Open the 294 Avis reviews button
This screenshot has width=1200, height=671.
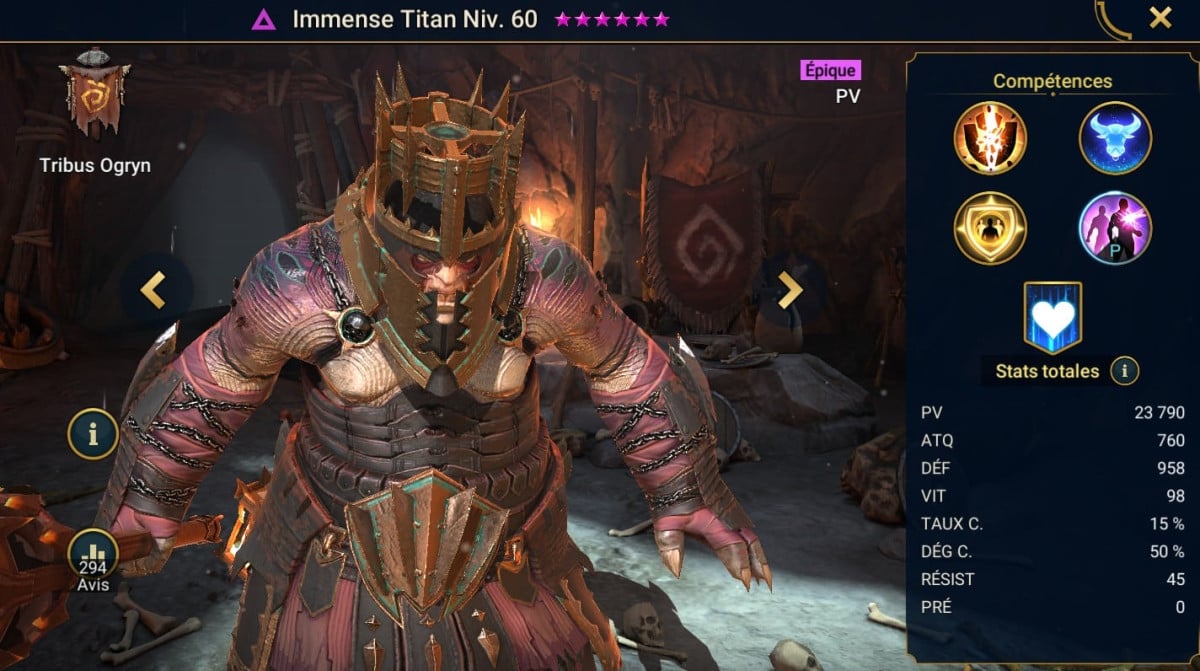click(93, 563)
